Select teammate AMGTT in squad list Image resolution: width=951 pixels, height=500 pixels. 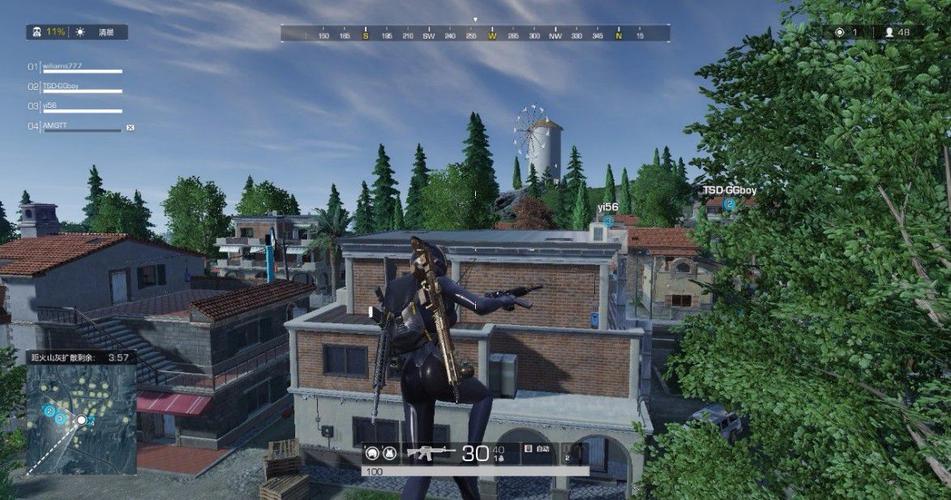coord(54,125)
